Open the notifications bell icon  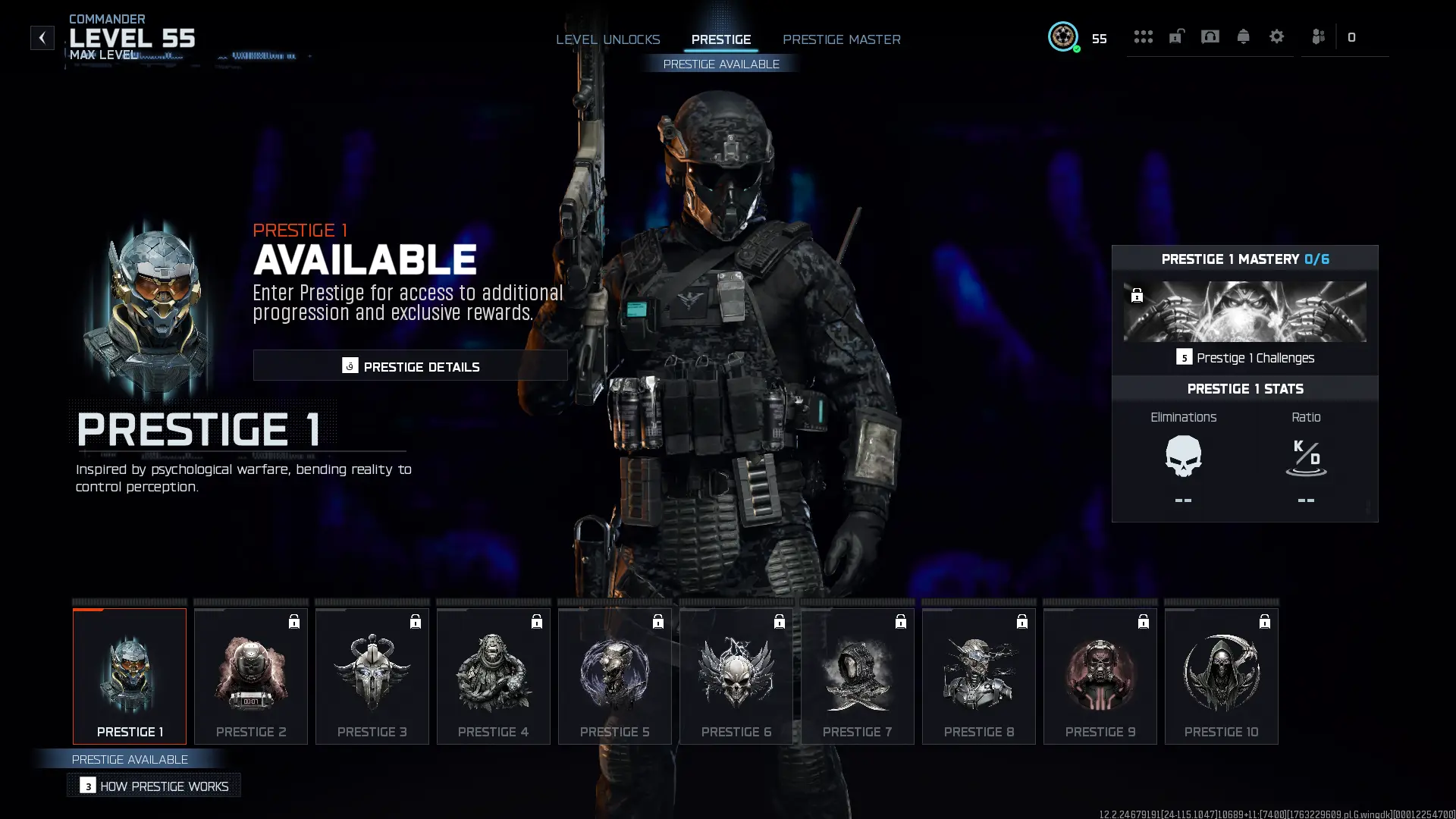[x=1243, y=36]
